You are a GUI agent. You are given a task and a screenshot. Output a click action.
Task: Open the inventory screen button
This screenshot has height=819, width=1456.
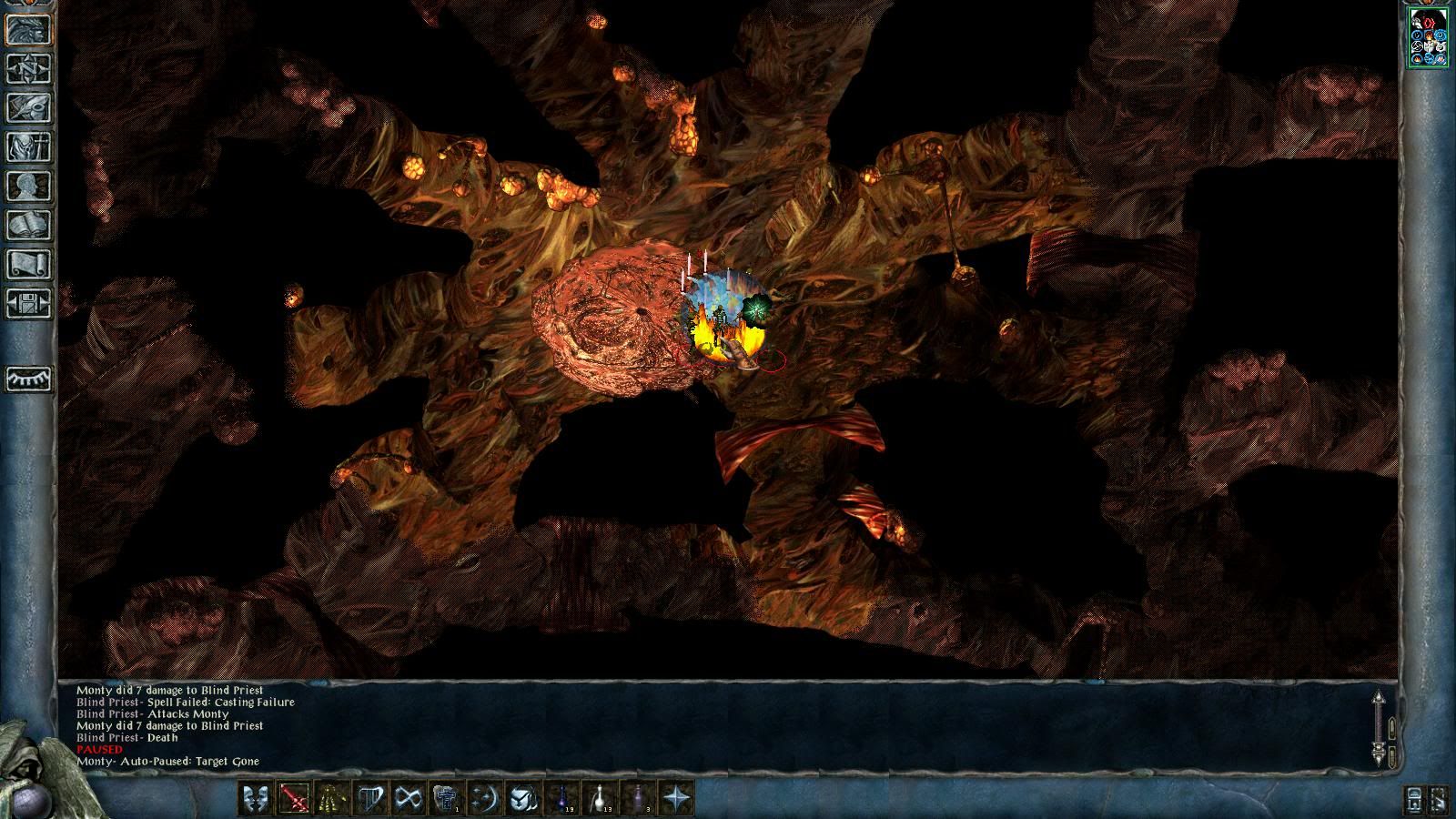pos(29,147)
